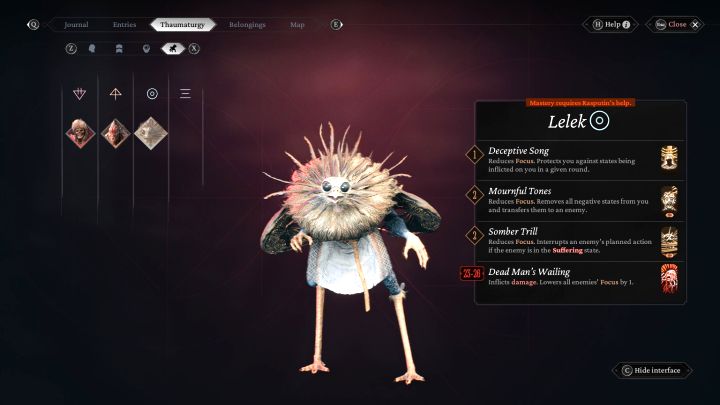Select the Thaumaturgy tab

(182, 24)
